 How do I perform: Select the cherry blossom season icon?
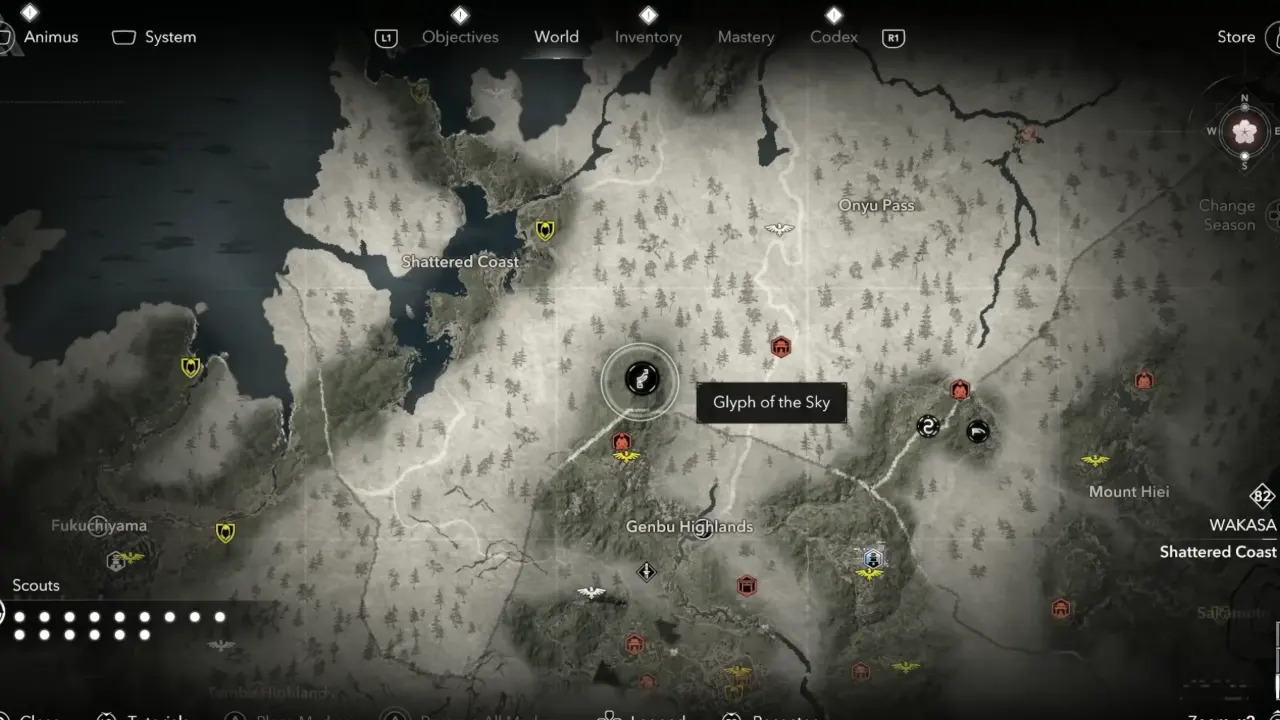point(1245,131)
